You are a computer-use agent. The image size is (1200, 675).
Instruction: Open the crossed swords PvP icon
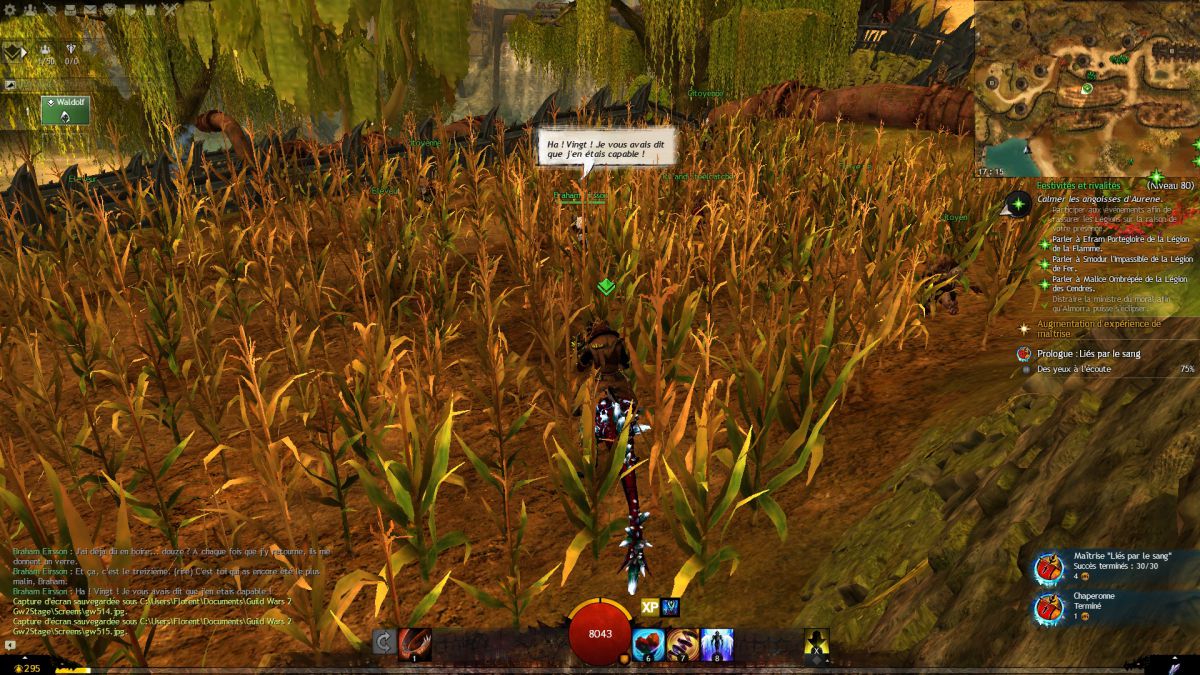coord(171,11)
